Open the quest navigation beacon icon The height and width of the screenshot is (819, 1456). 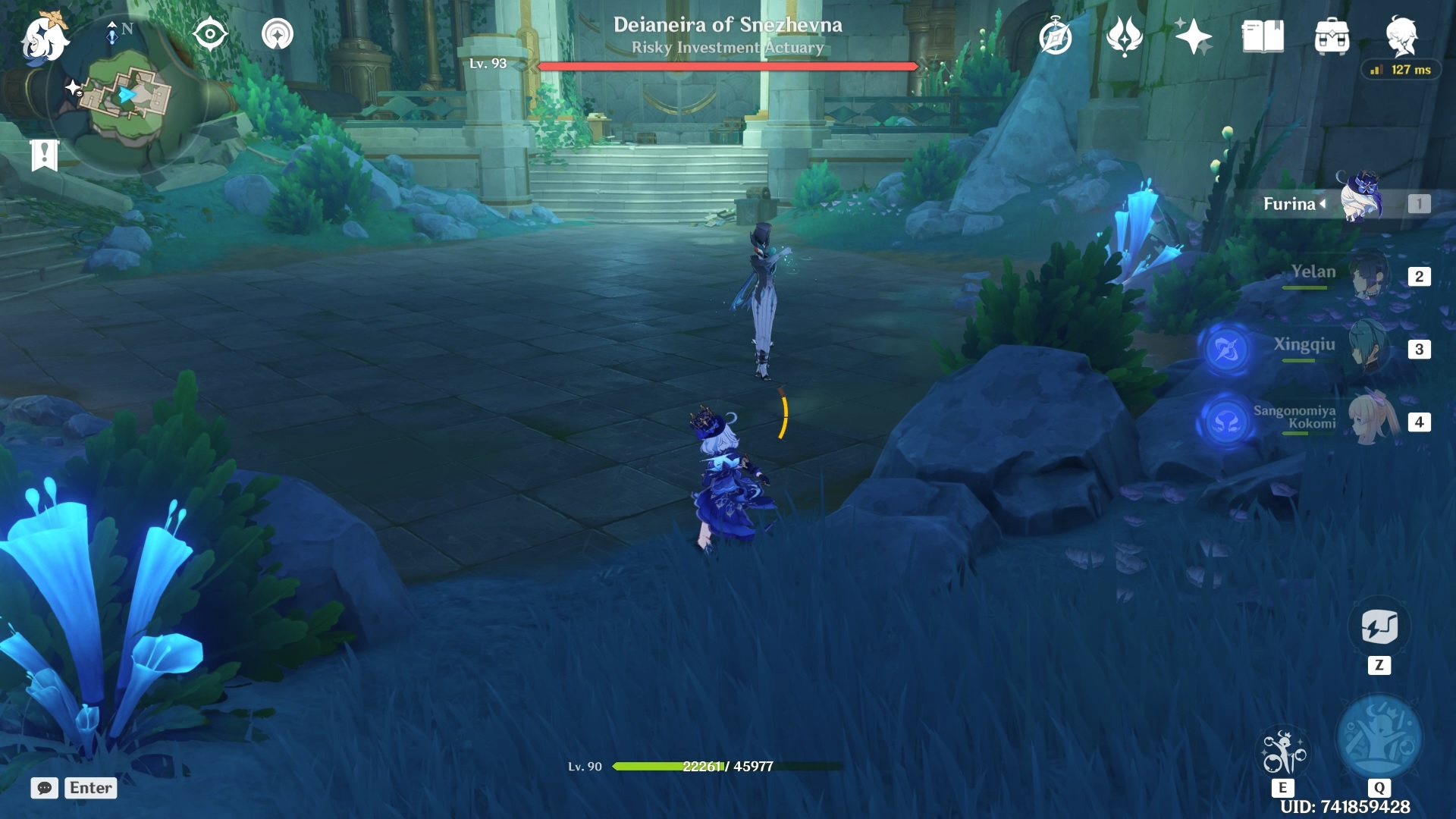click(x=278, y=35)
